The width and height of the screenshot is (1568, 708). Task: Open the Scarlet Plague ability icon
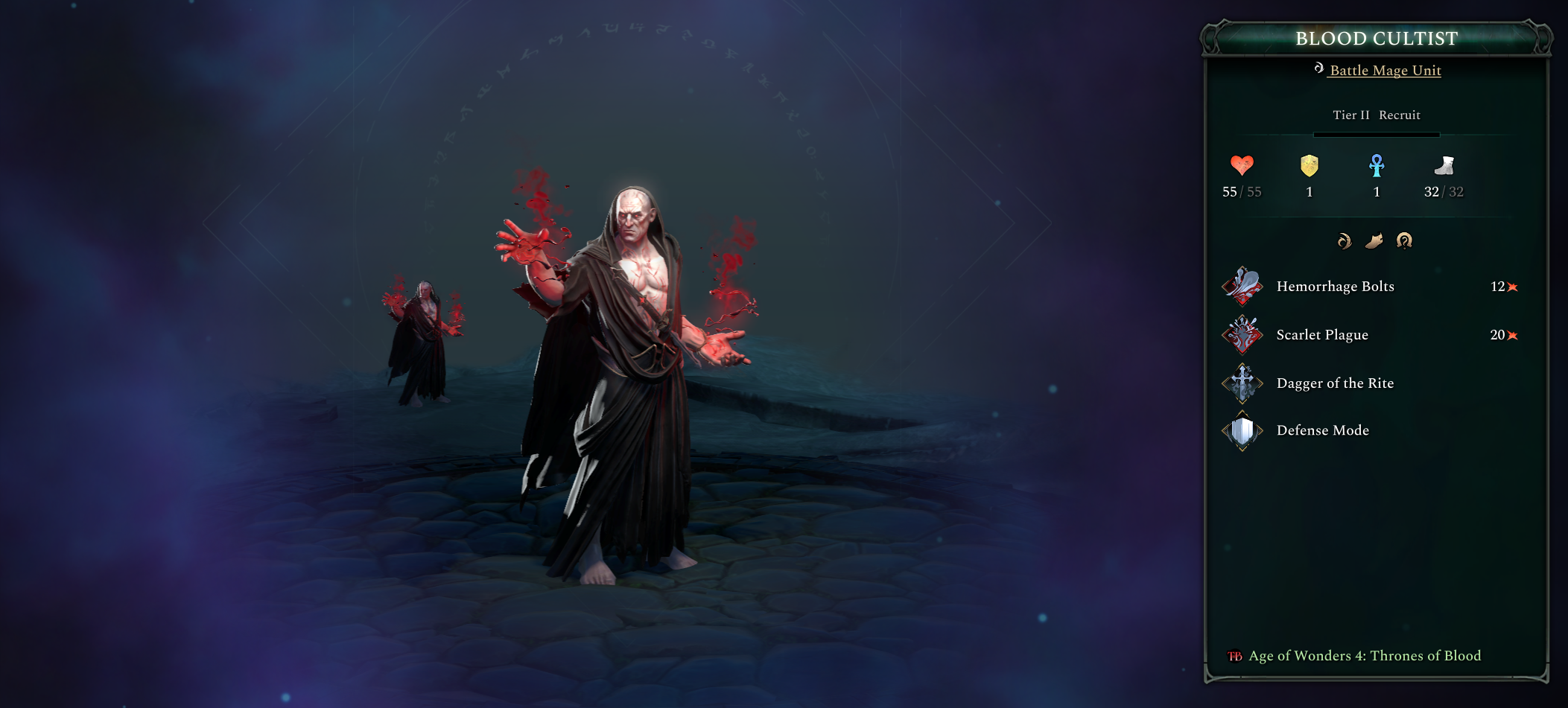[x=1242, y=334]
